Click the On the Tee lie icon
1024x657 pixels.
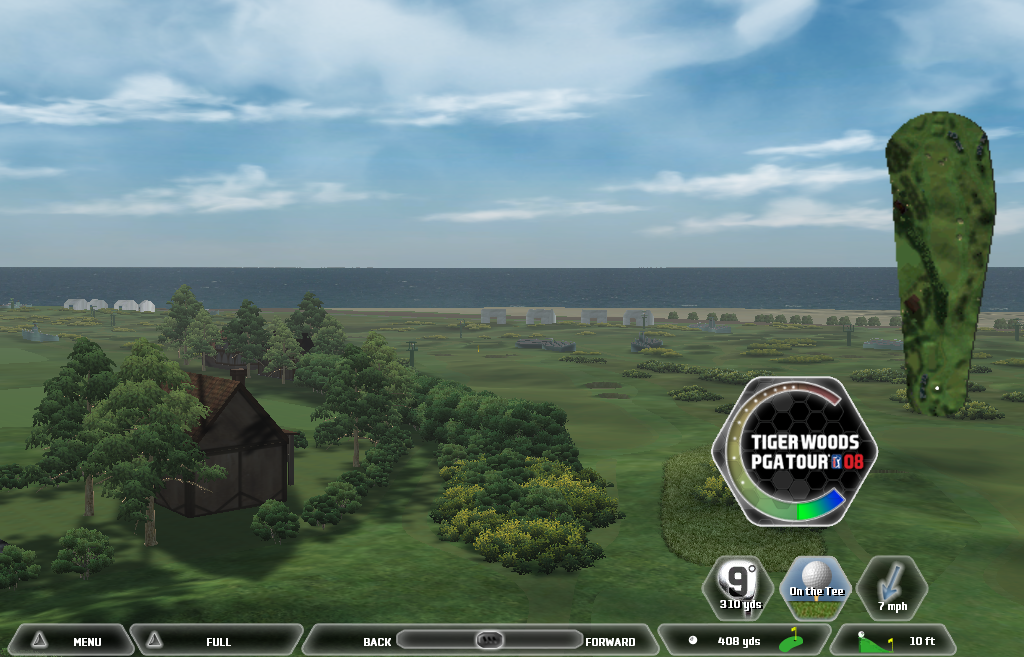tap(816, 587)
